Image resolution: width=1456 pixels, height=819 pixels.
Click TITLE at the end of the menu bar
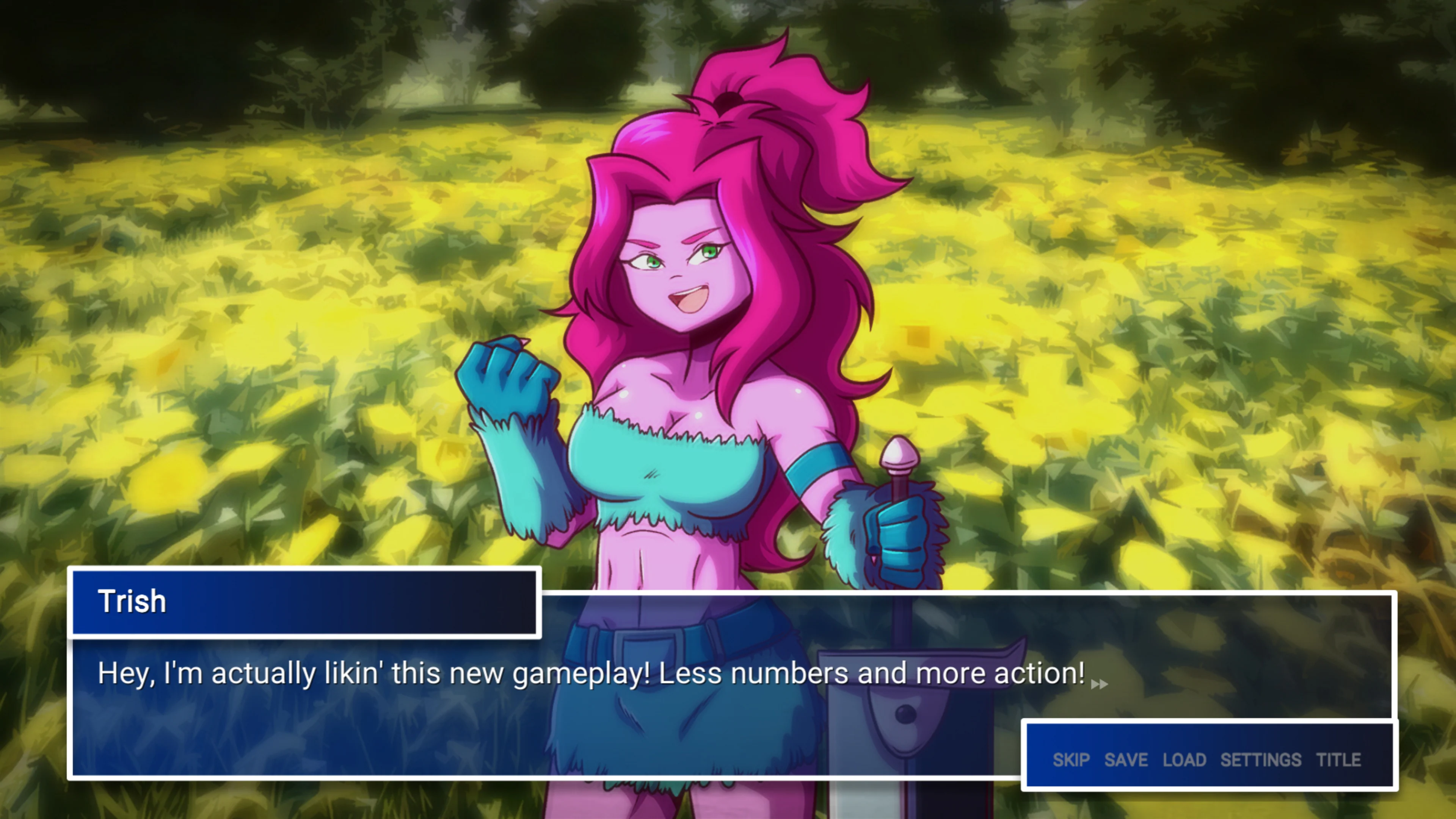pyautogui.click(x=1339, y=760)
